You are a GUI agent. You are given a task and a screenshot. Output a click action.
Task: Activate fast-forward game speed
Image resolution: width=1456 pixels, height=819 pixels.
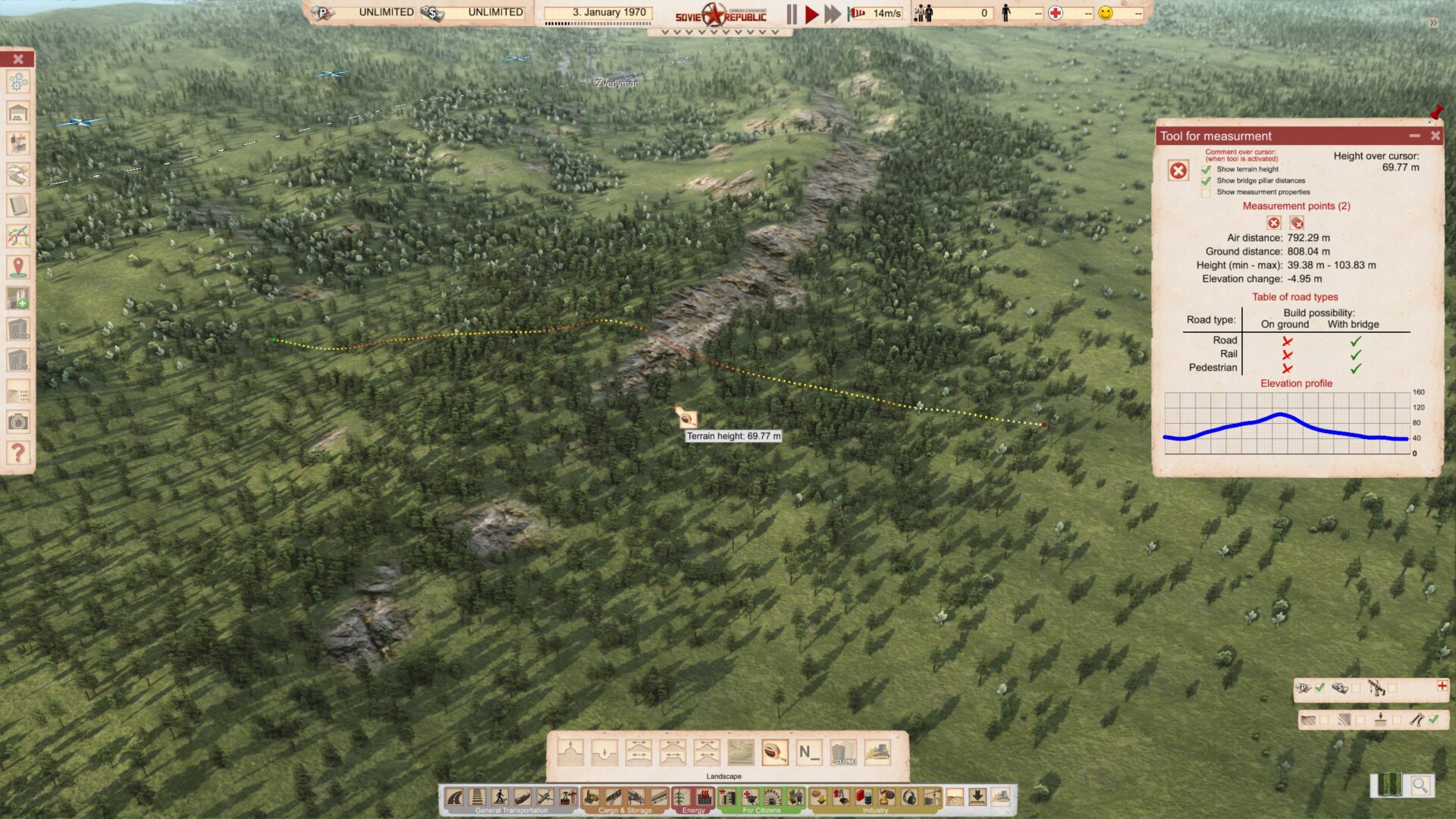click(x=833, y=14)
